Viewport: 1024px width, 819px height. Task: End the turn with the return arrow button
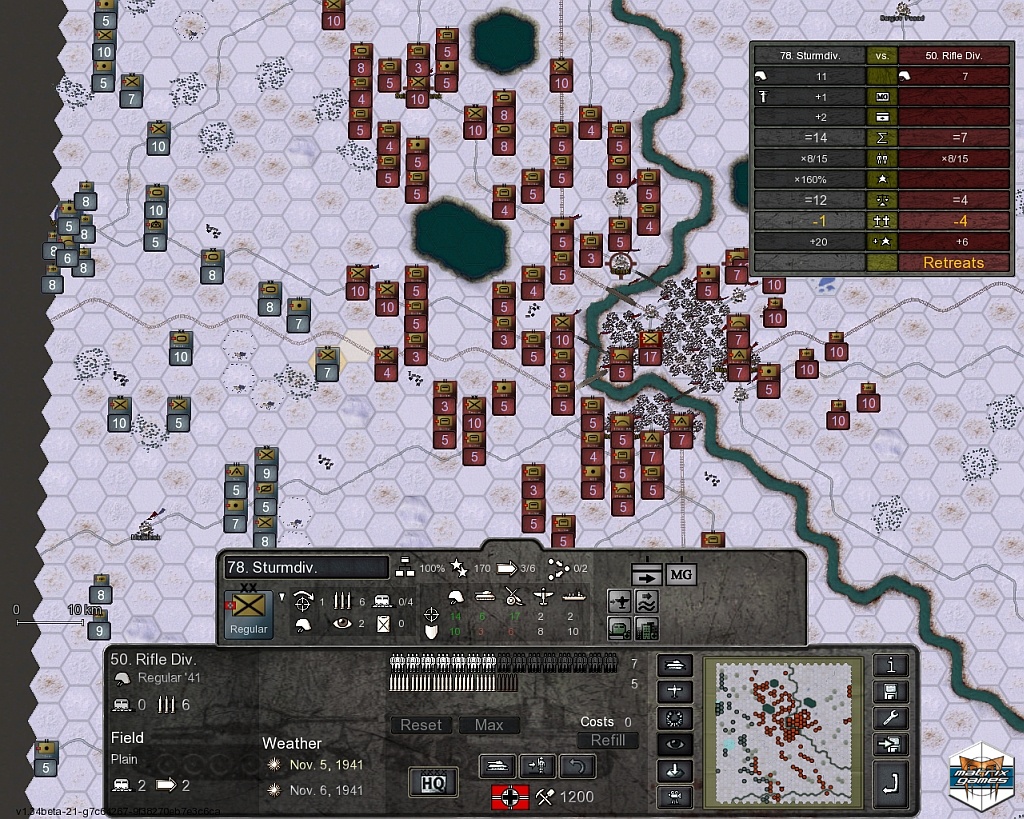(x=890, y=788)
